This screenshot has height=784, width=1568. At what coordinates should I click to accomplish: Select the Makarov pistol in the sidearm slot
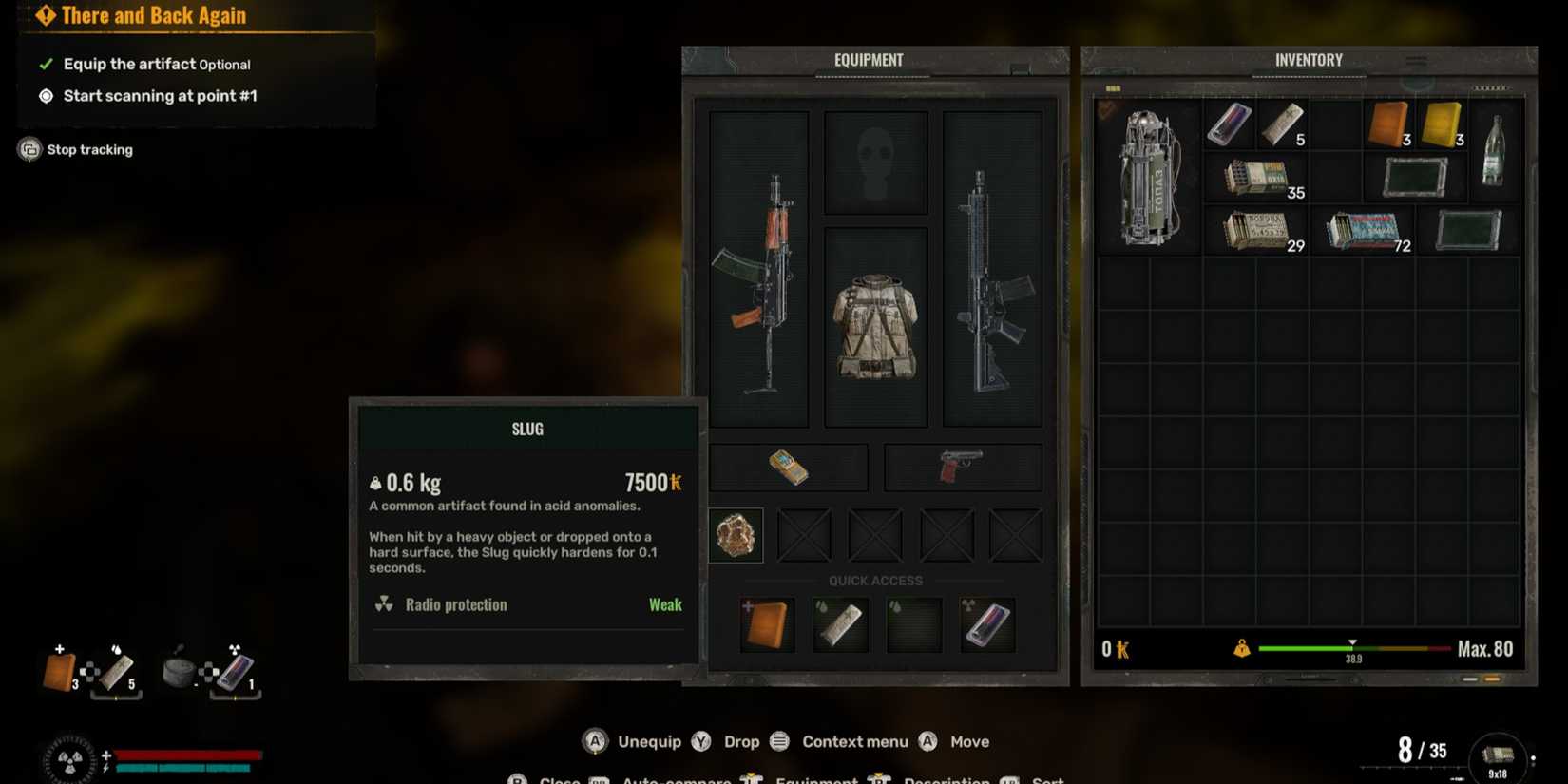click(962, 465)
